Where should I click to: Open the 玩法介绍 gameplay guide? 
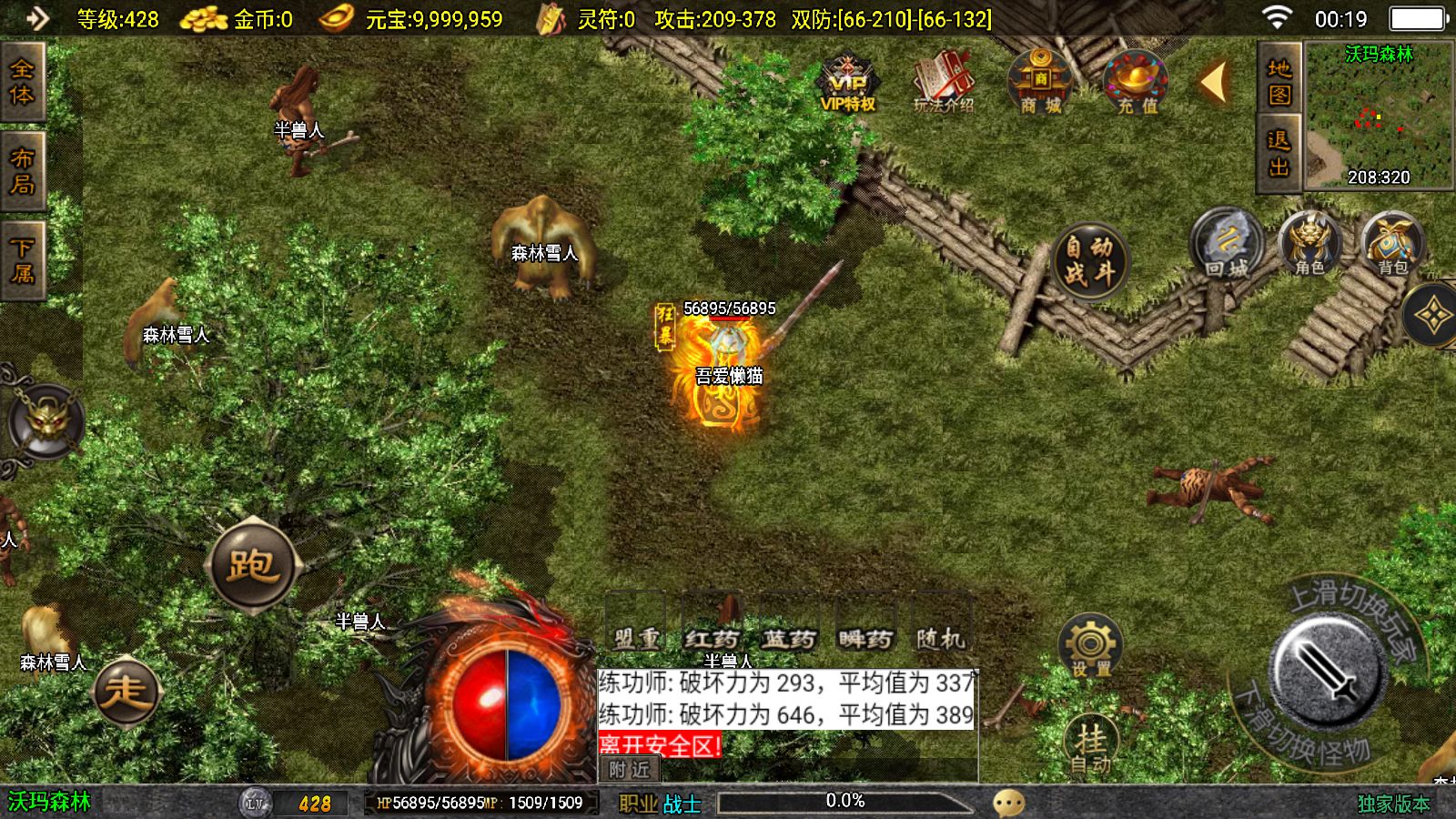(x=944, y=82)
